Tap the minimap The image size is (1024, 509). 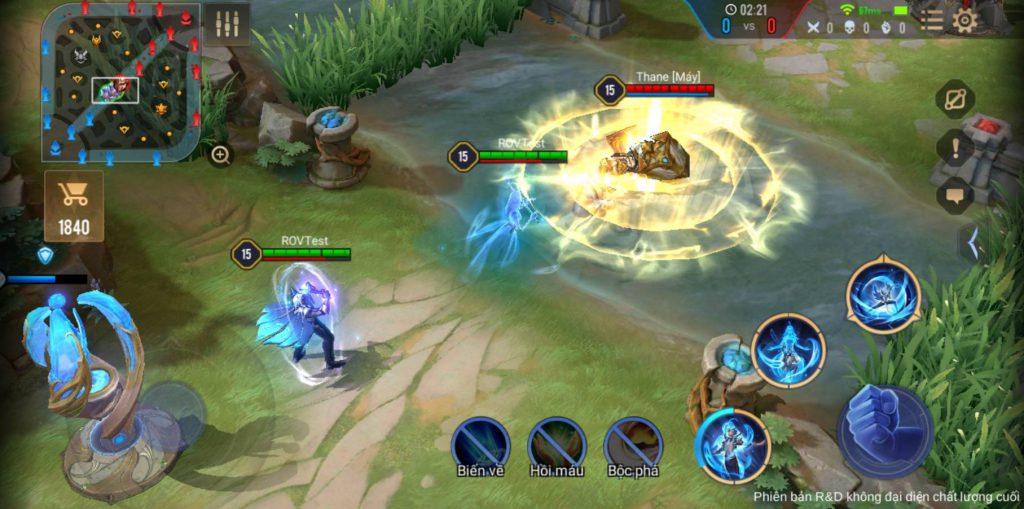click(x=120, y=82)
